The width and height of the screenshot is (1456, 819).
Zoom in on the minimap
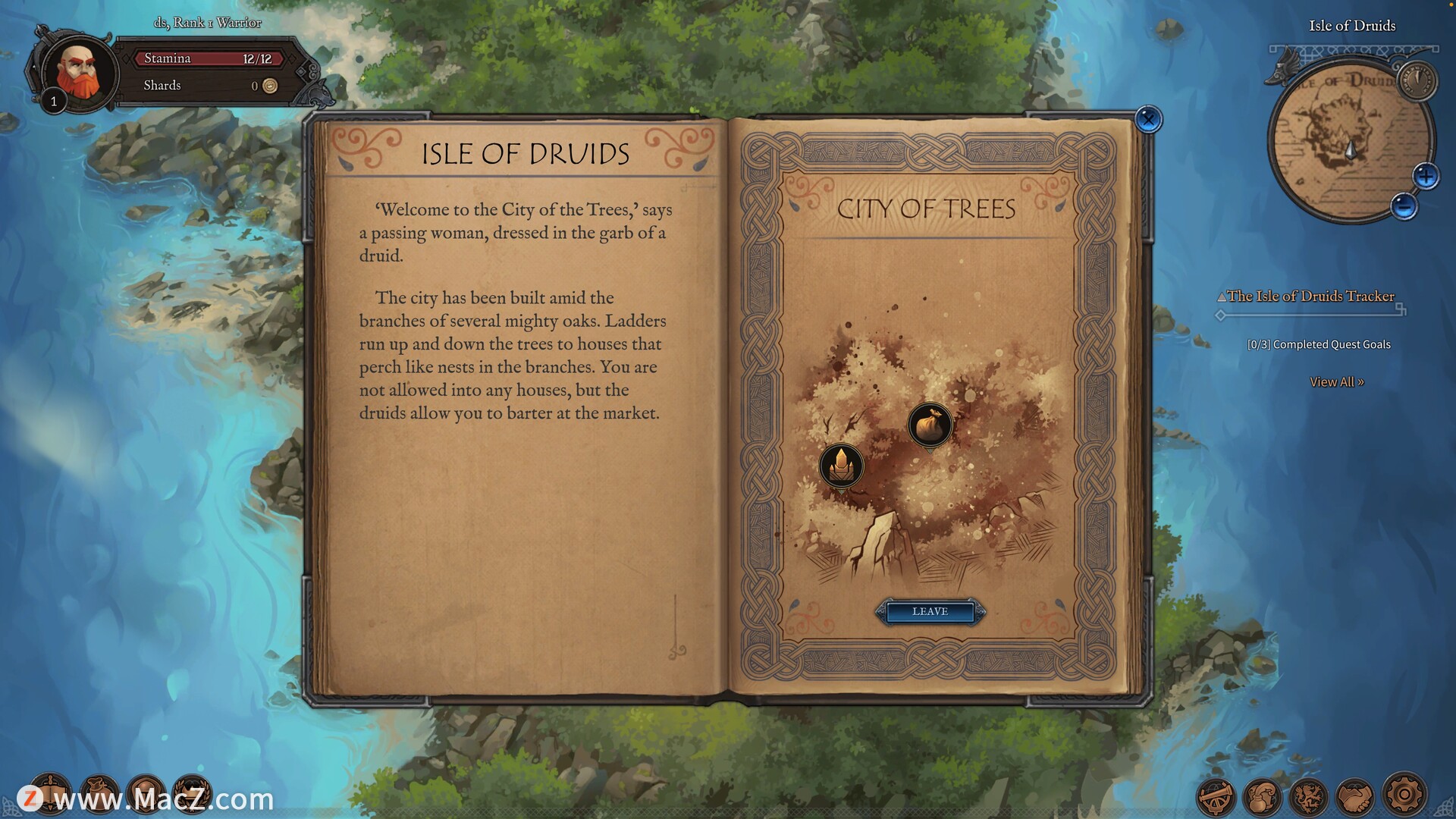click(1426, 177)
